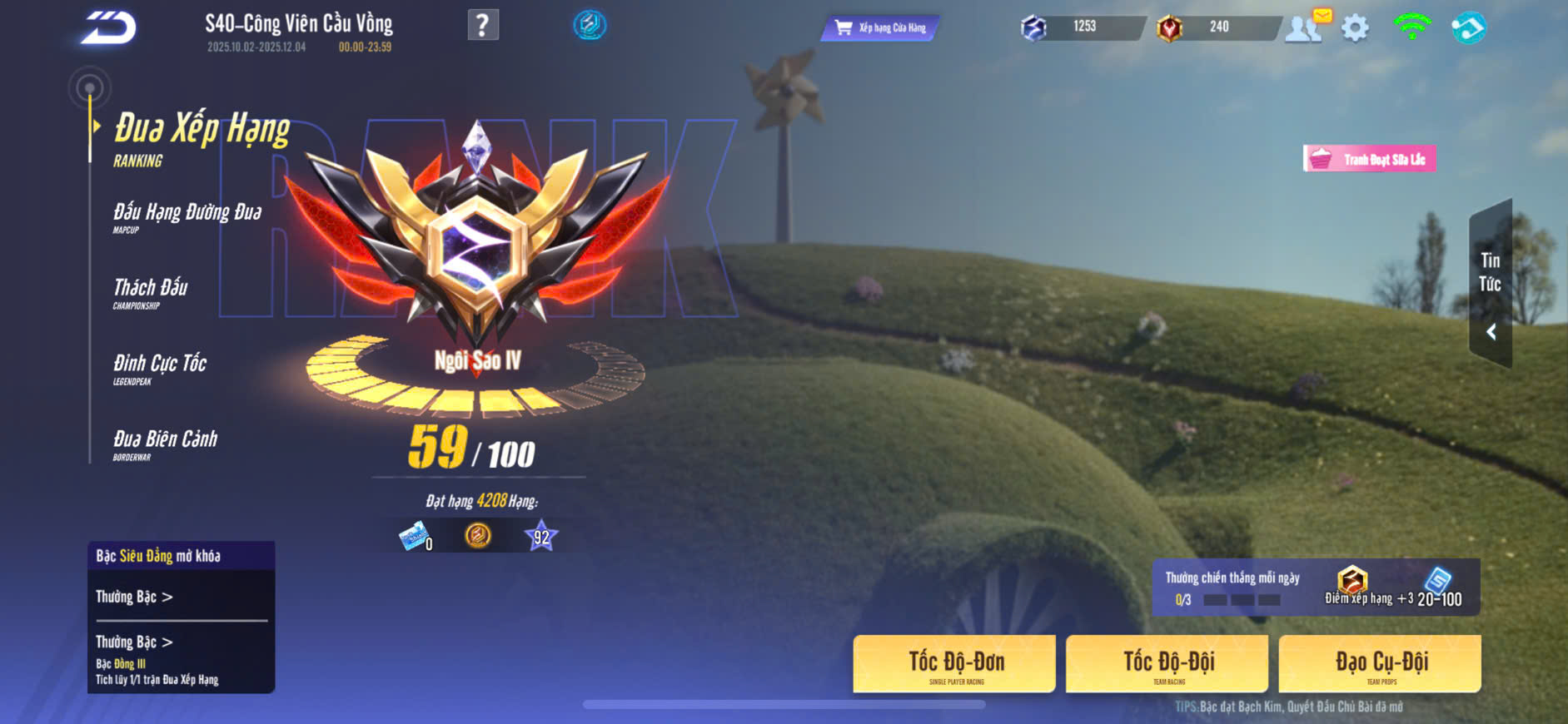Go back using the top-left arrow logo

point(108,28)
